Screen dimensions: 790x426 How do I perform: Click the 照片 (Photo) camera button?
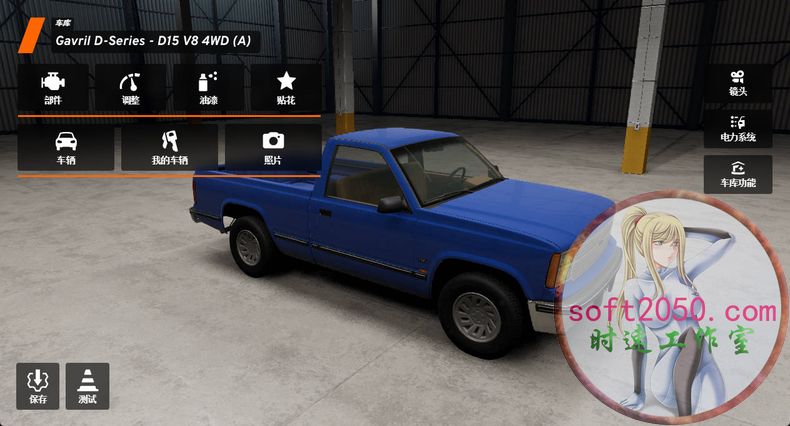272,148
